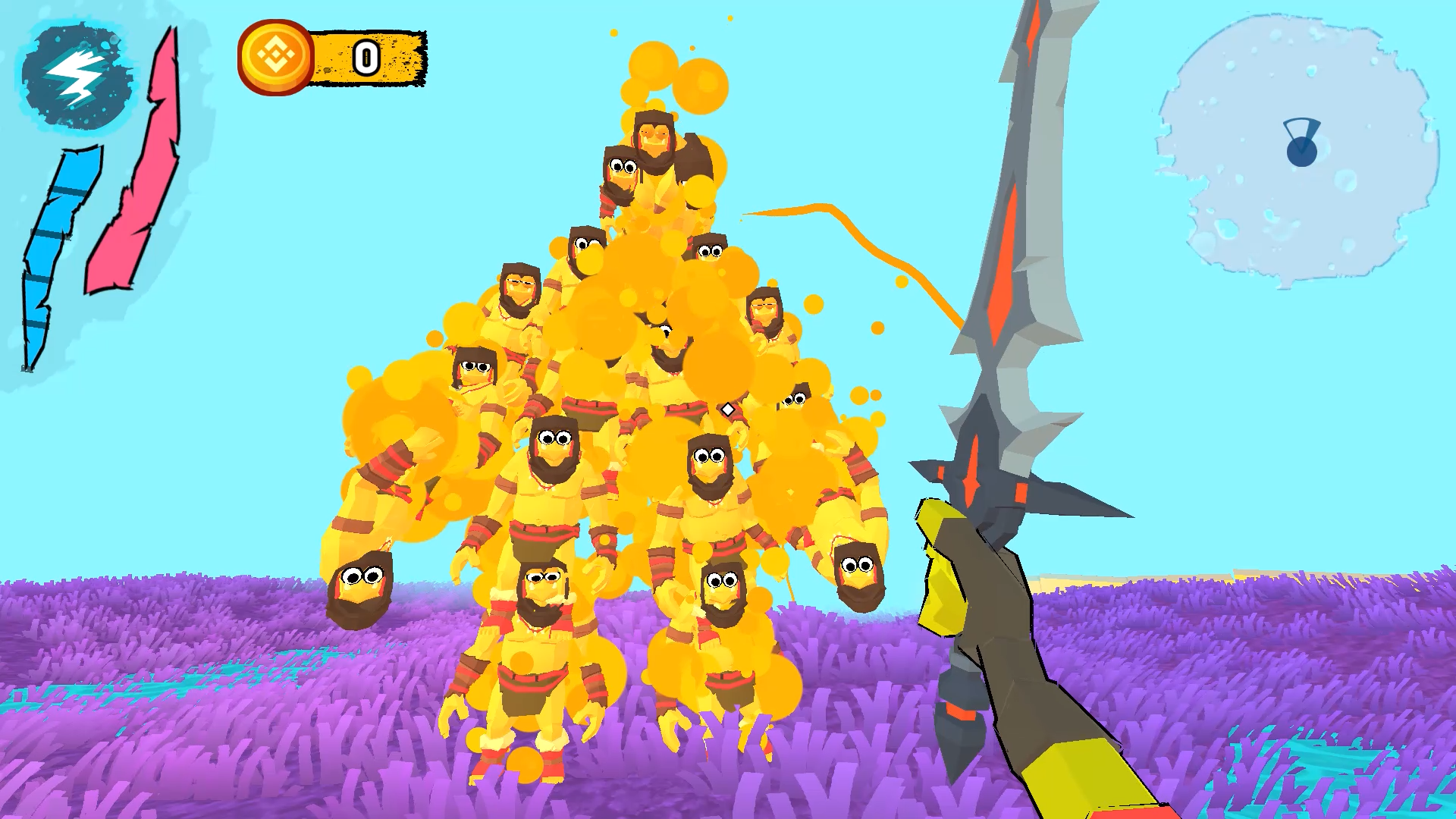Select the coin count display tab

[x=366, y=55]
